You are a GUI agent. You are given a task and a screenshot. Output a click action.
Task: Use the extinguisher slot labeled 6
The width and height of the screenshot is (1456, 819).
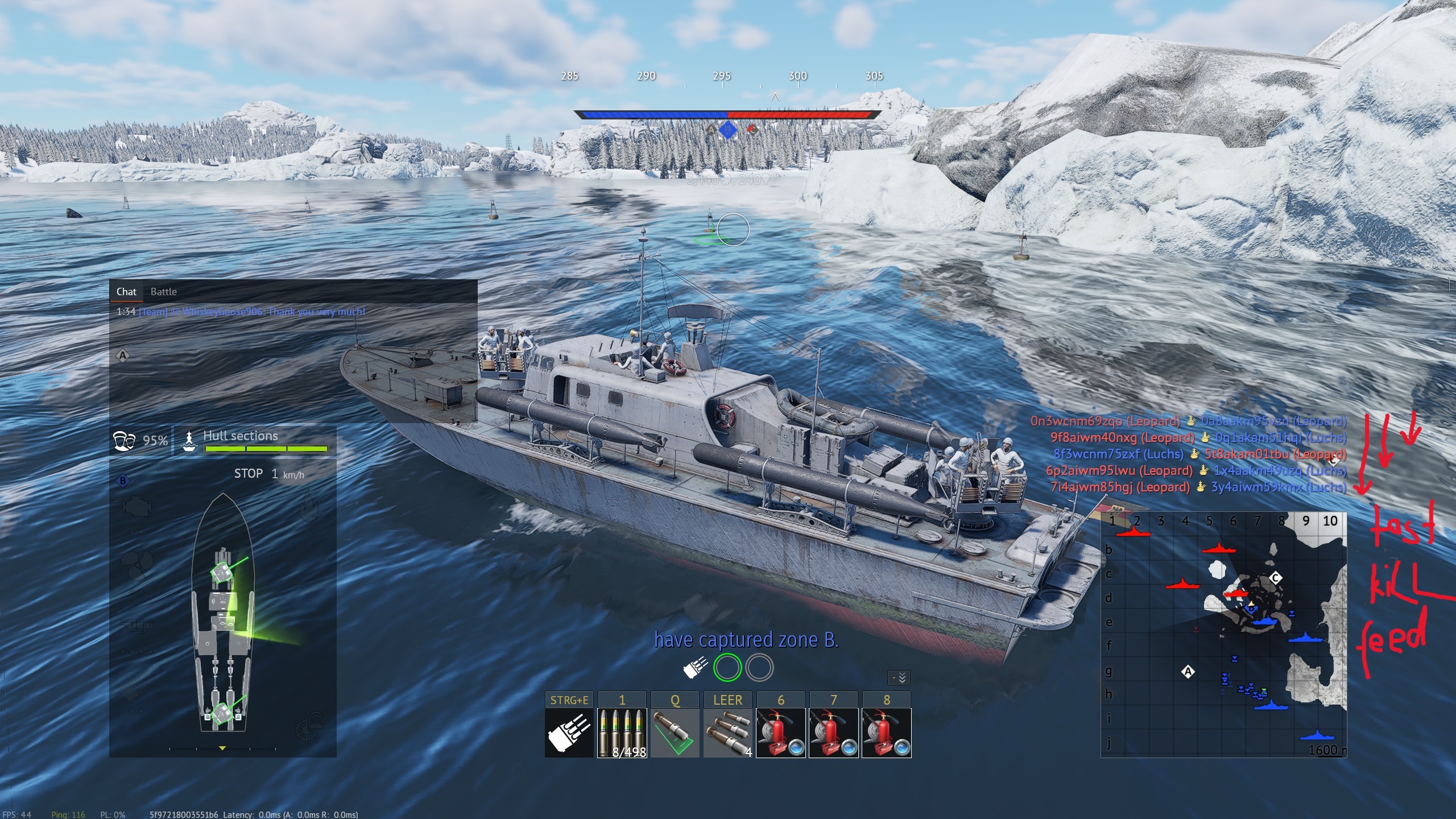point(780,733)
